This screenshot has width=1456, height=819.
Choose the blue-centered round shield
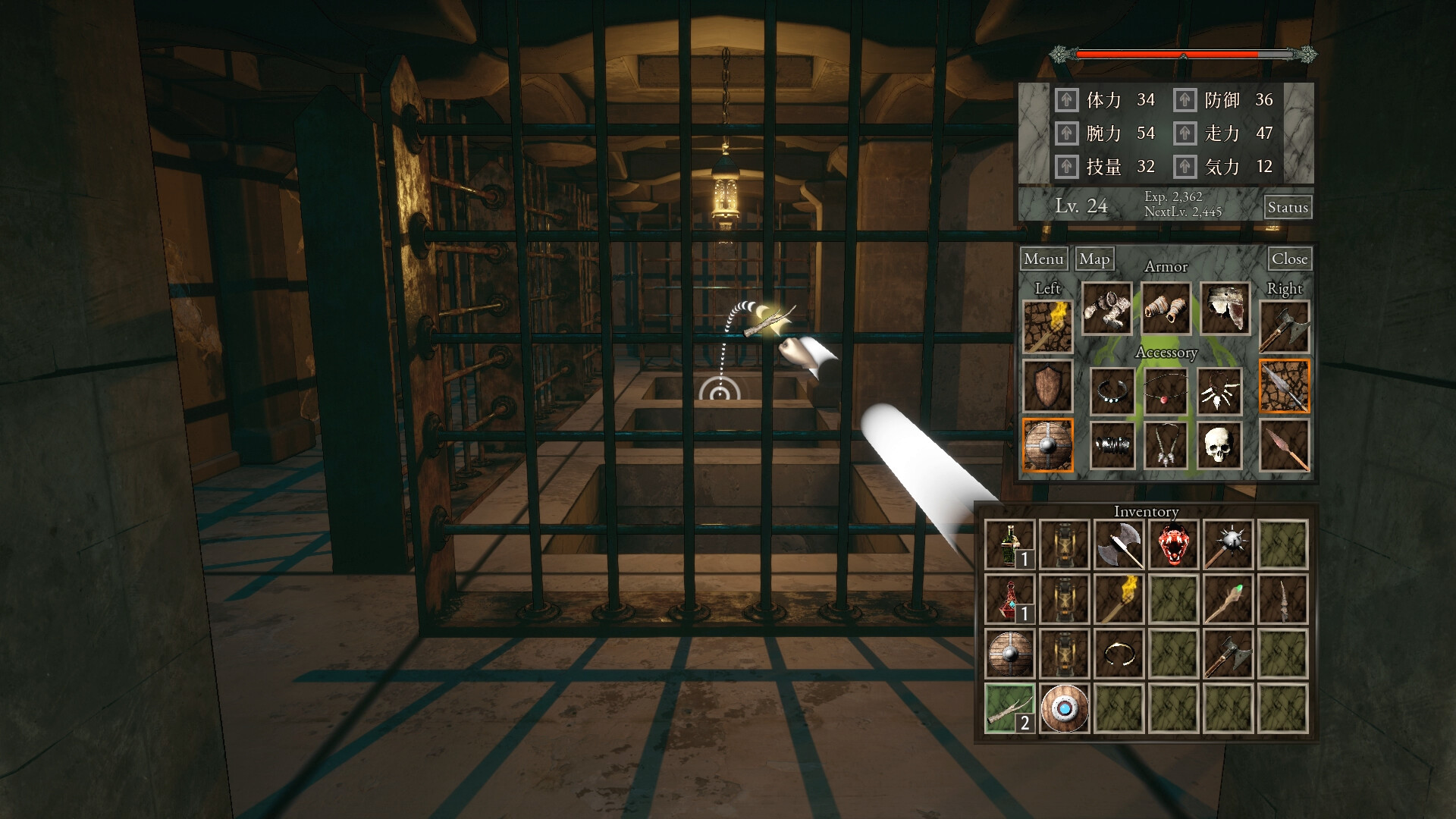pyautogui.click(x=1064, y=708)
